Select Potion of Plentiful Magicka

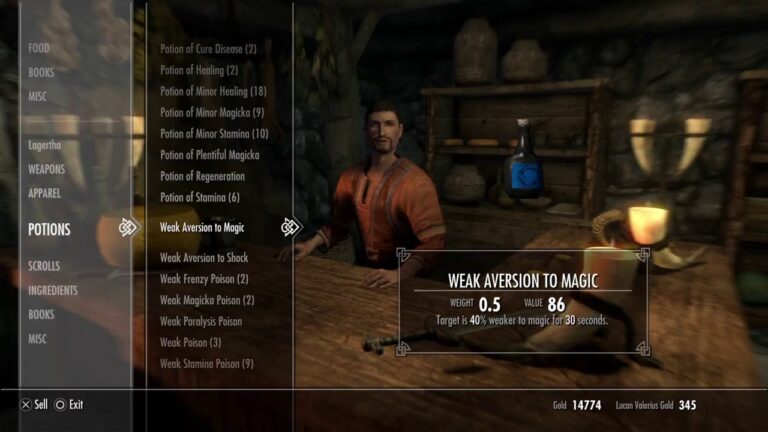[209, 155]
